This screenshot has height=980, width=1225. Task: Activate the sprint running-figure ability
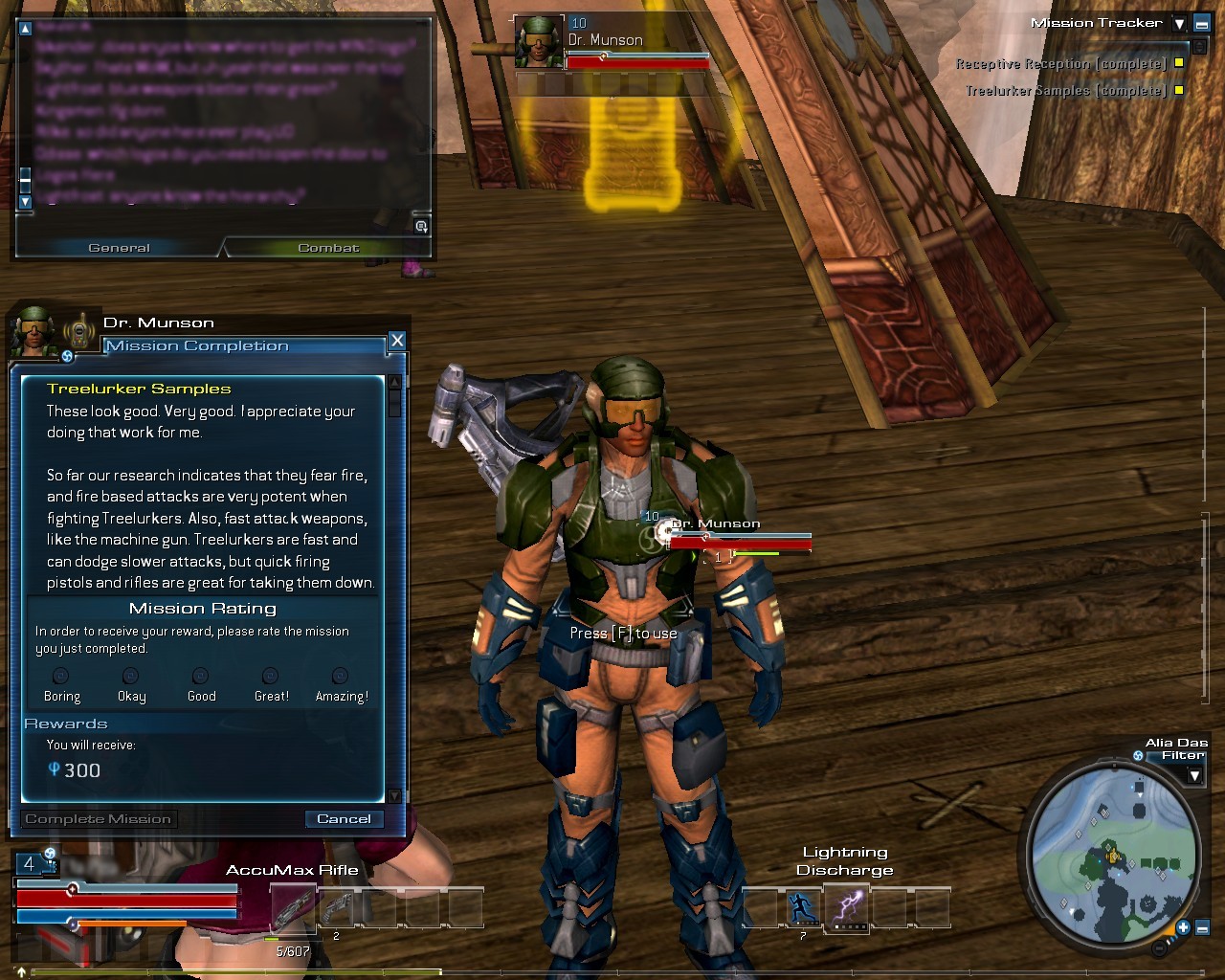pyautogui.click(x=804, y=907)
